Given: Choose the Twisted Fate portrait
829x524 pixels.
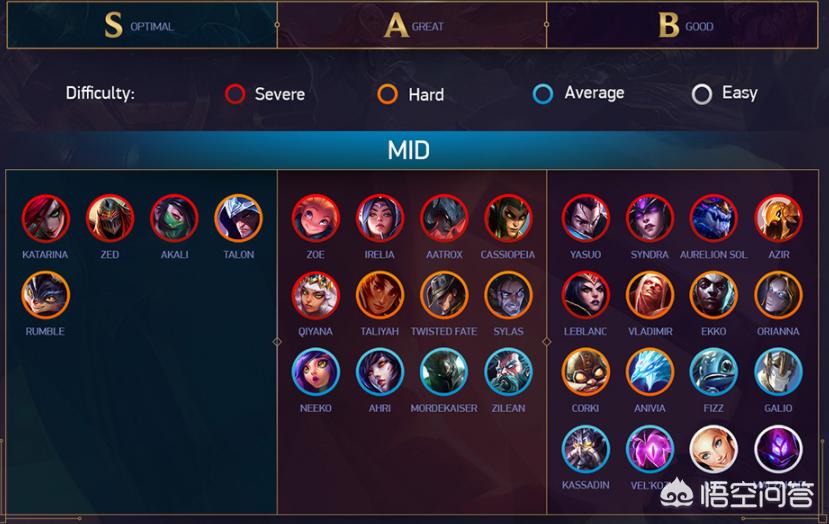Looking at the screenshot, I should tap(444, 295).
